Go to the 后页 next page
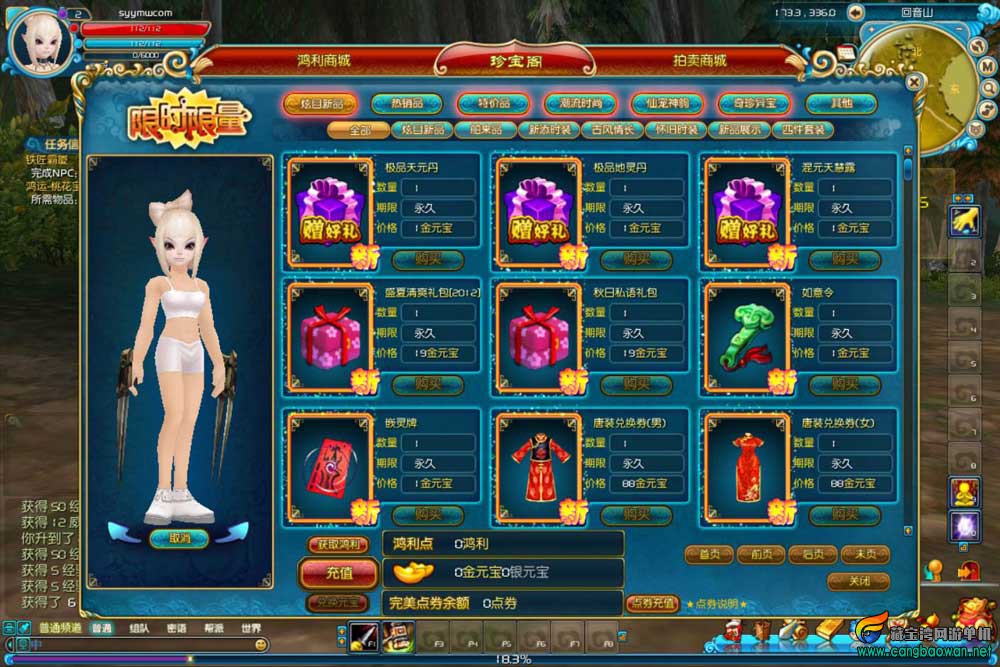The height and width of the screenshot is (667, 1000). tap(812, 554)
